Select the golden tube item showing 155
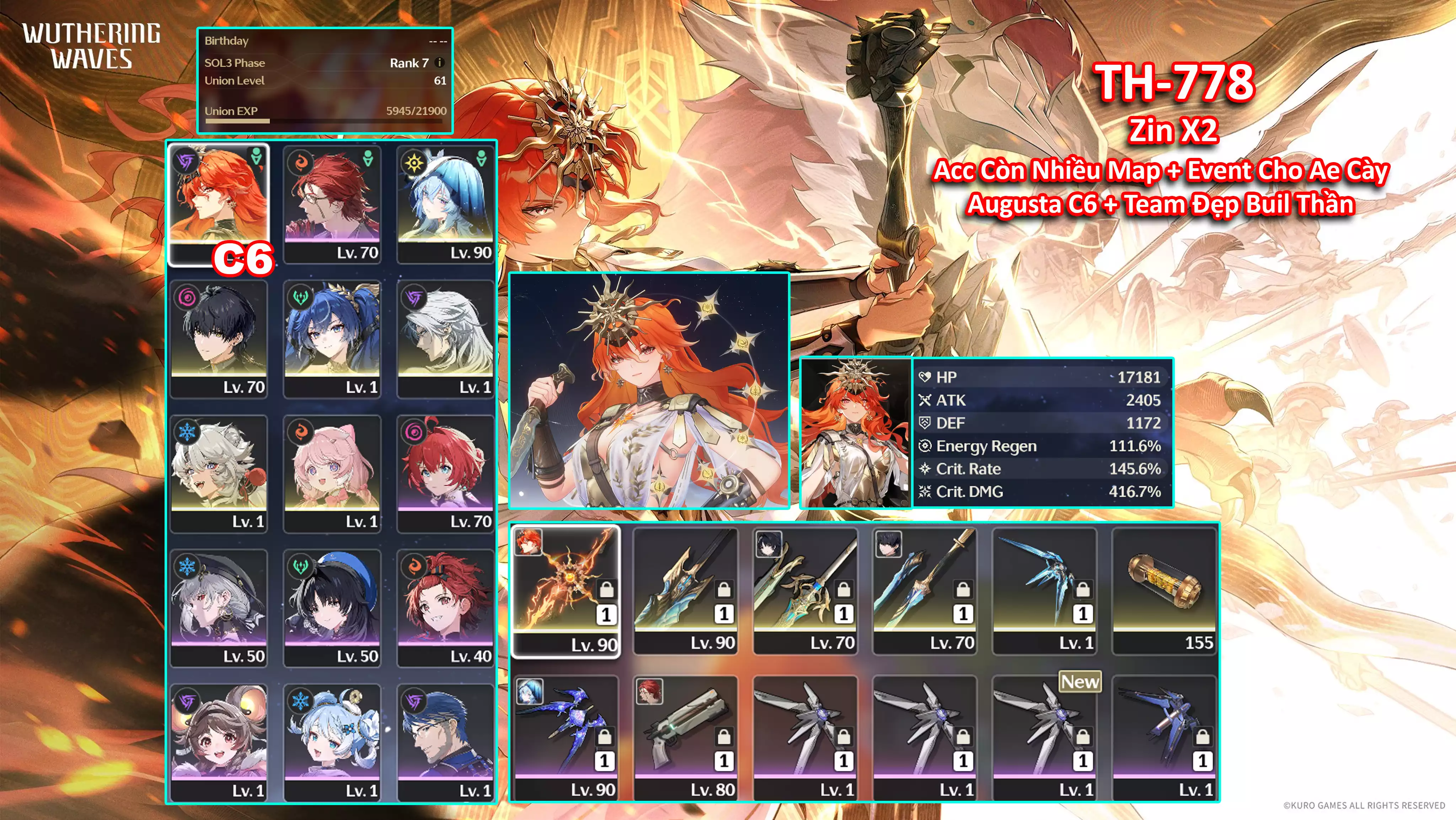 point(1164,590)
